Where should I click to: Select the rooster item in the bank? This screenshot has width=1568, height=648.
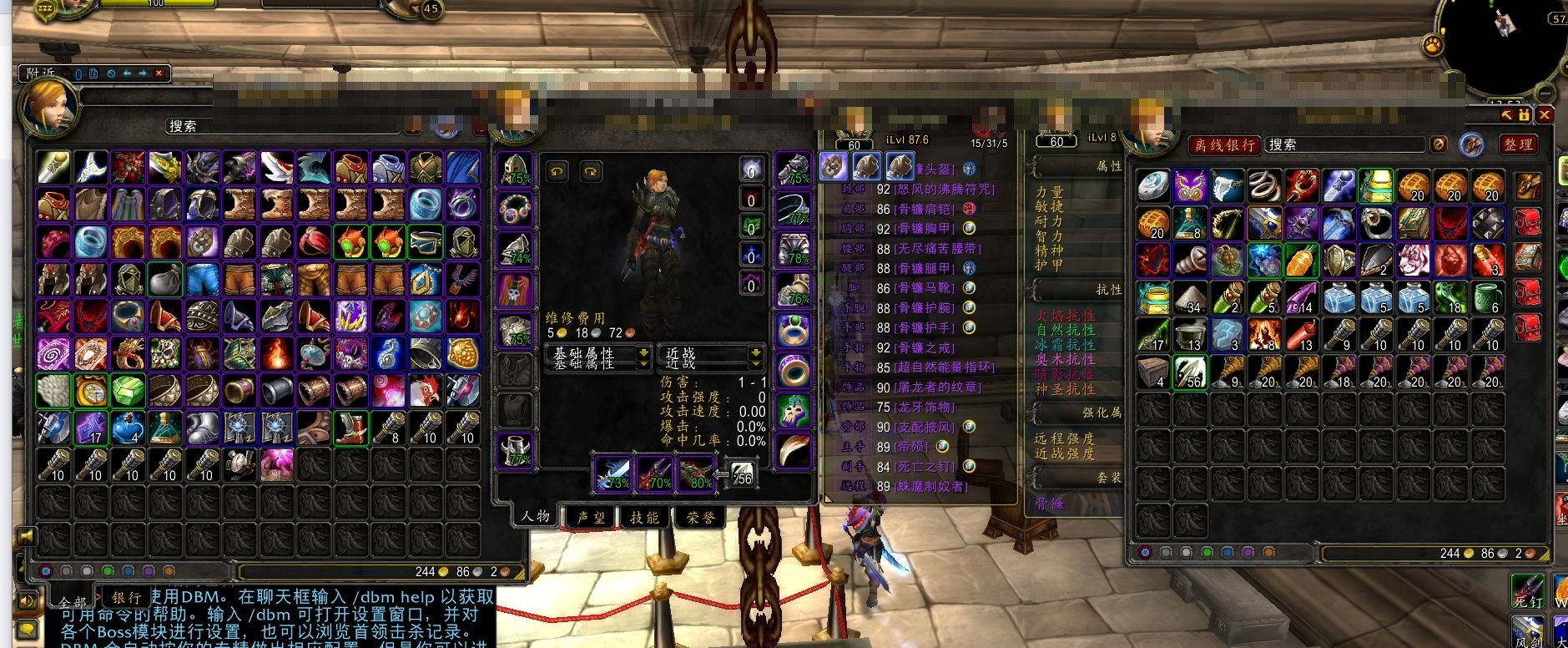click(425, 390)
